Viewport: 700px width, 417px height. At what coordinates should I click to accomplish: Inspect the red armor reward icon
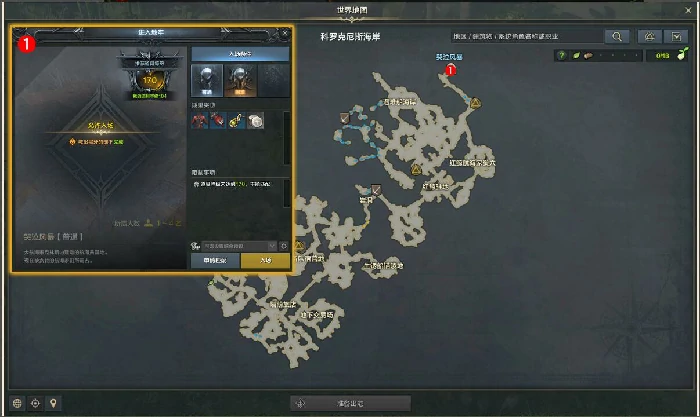199,121
